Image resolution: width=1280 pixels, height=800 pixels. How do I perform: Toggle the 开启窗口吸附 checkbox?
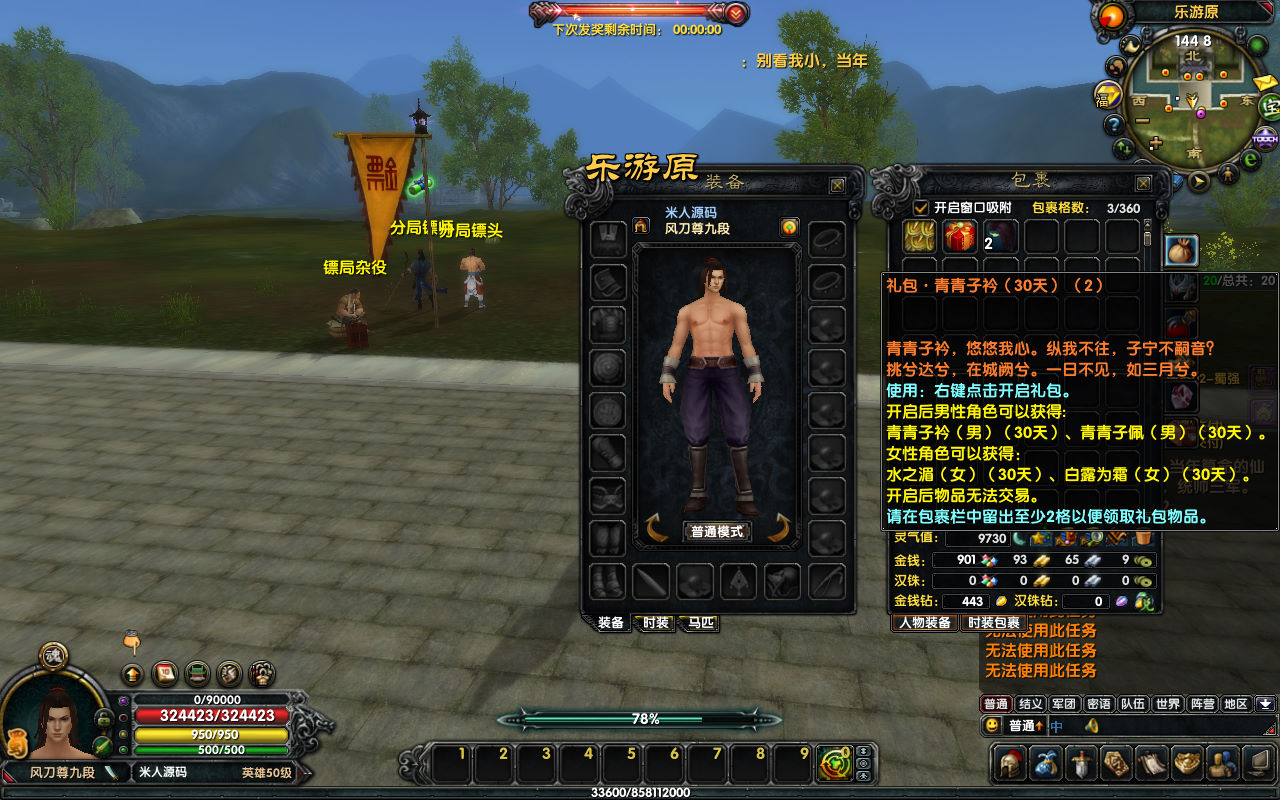tap(921, 208)
